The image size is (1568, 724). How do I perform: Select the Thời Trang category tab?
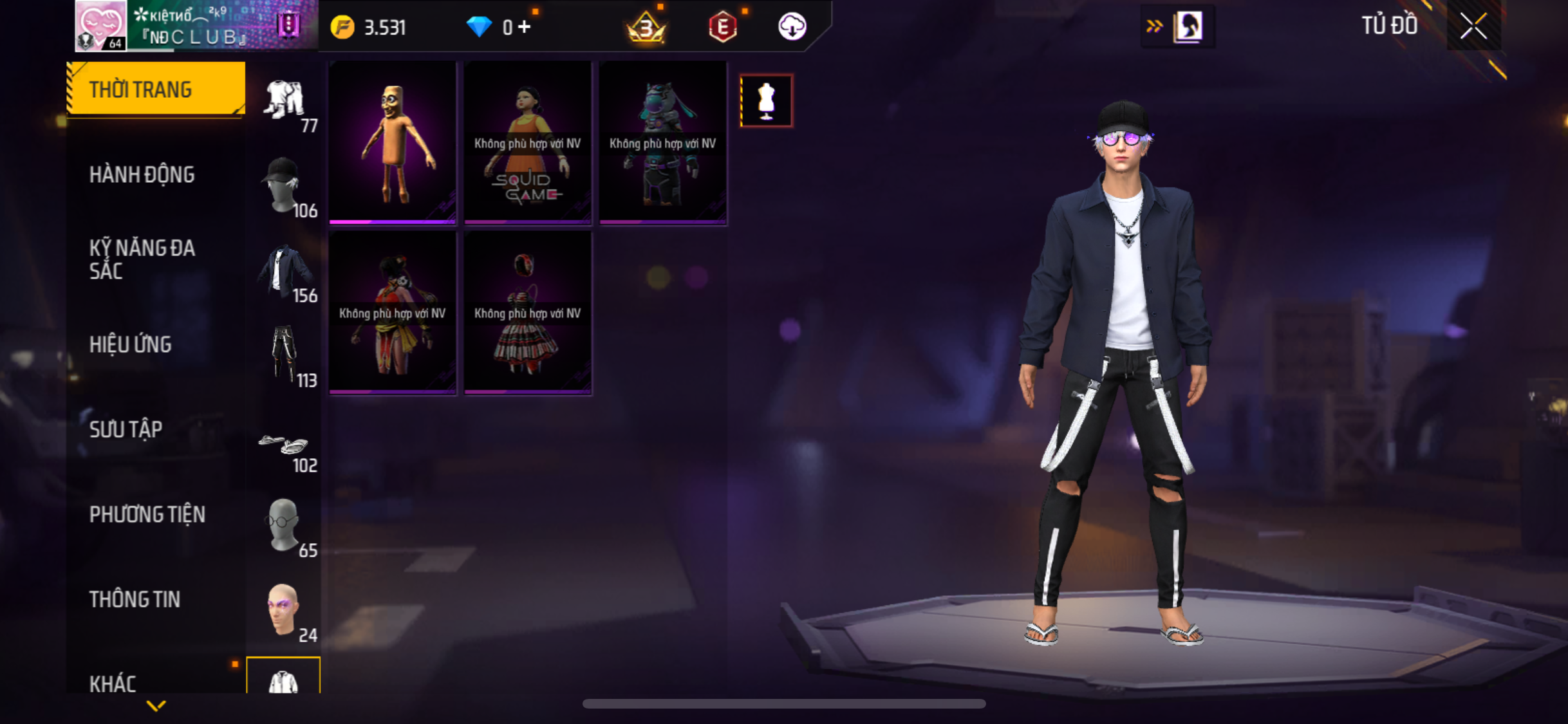[x=155, y=89]
